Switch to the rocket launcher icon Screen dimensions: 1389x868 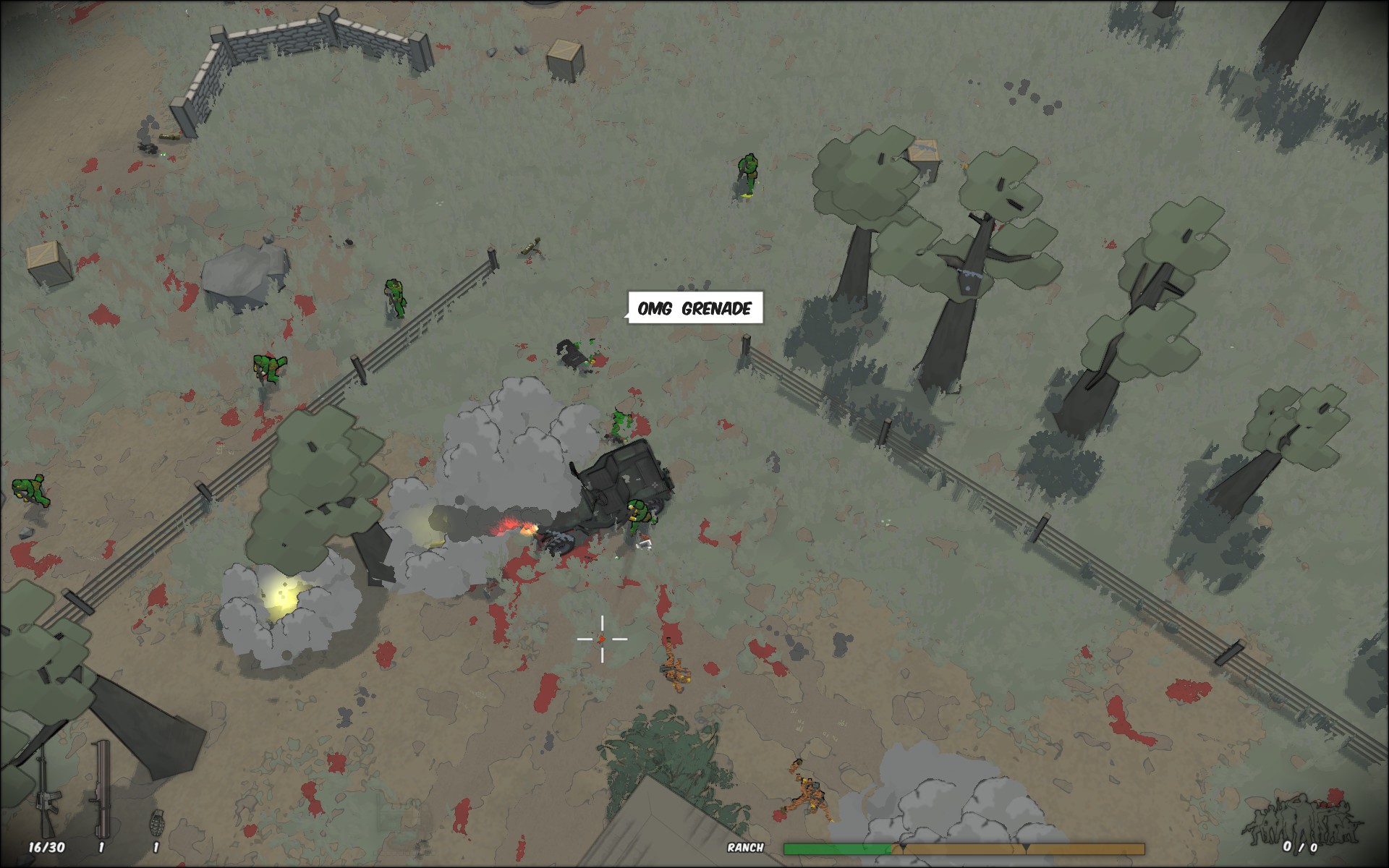tap(100, 788)
